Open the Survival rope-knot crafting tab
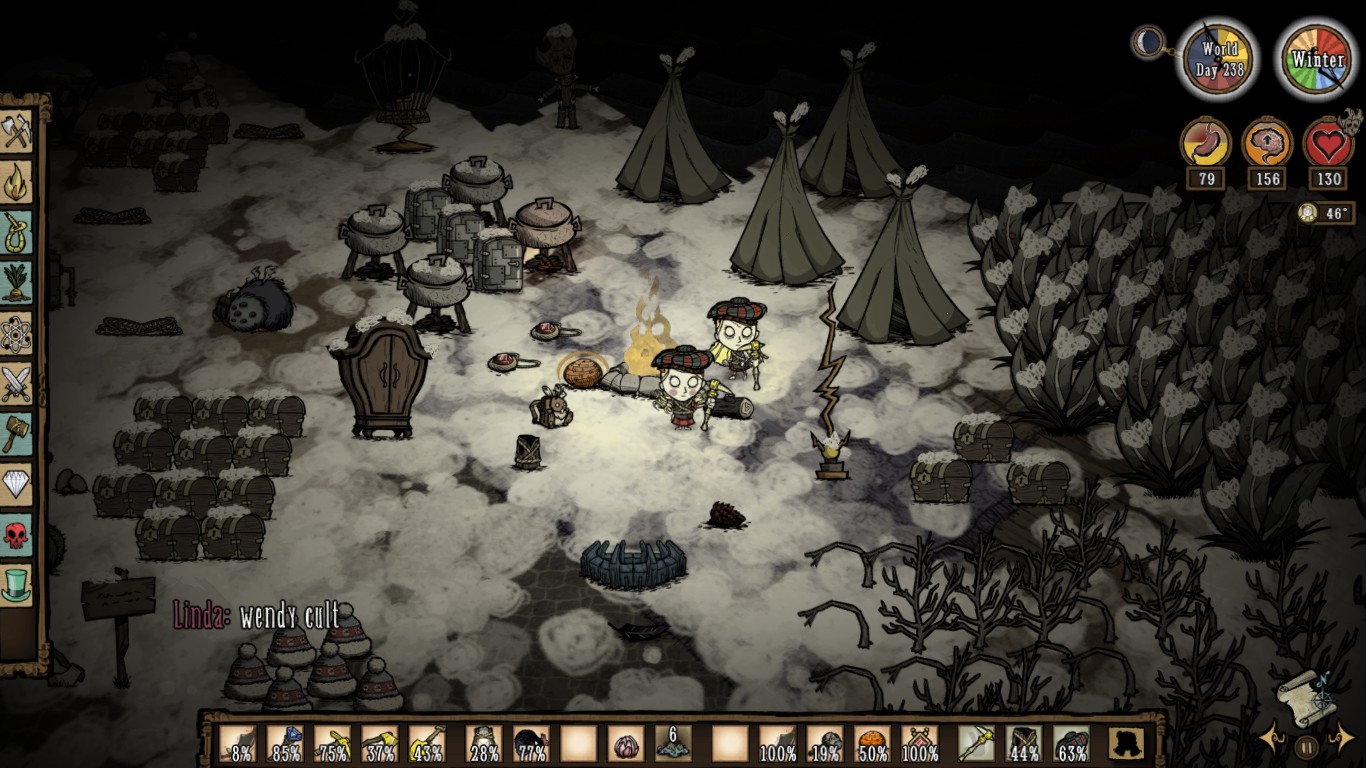1366x768 pixels. coord(17,233)
